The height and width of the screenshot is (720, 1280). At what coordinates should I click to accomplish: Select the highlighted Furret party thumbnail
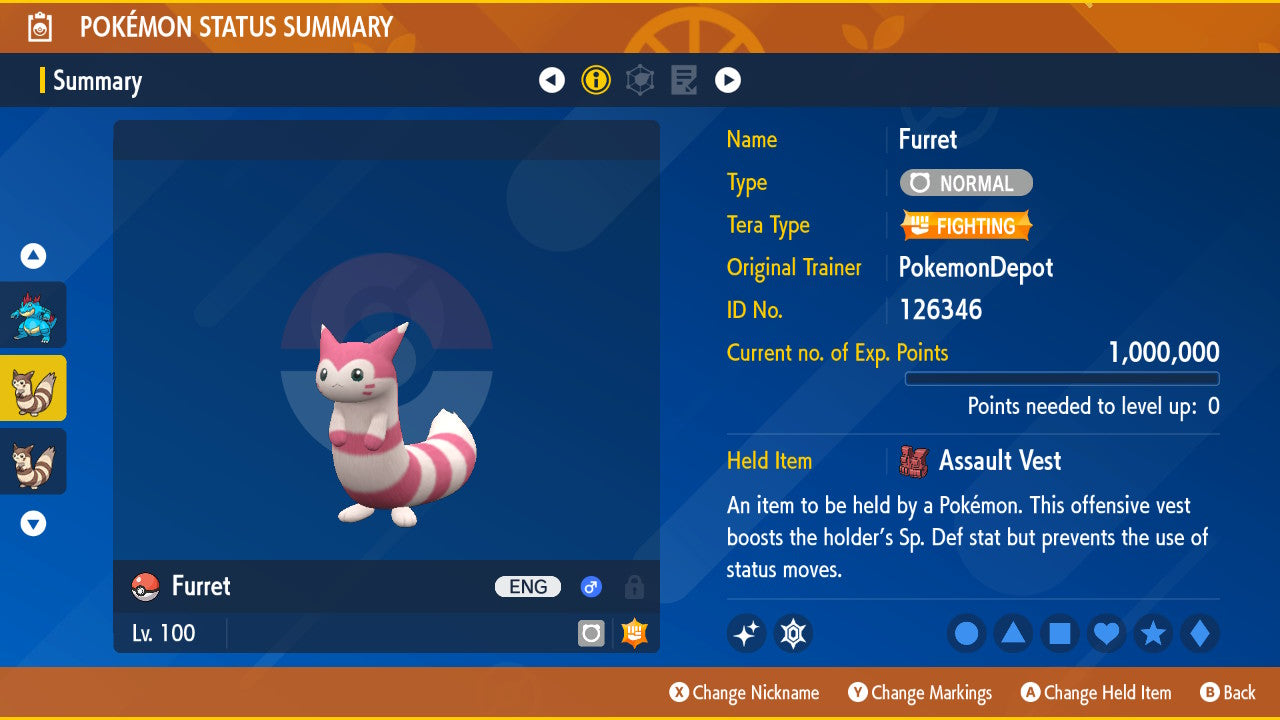[33, 388]
